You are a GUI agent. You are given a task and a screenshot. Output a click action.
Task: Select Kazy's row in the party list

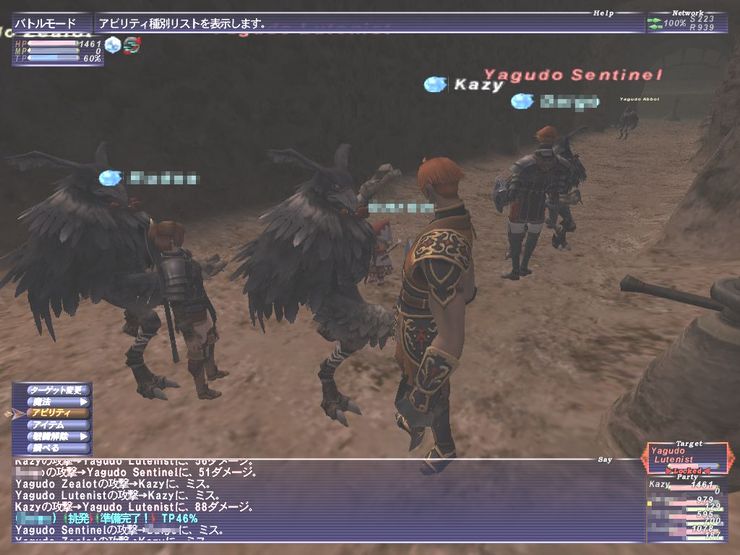(x=690, y=484)
